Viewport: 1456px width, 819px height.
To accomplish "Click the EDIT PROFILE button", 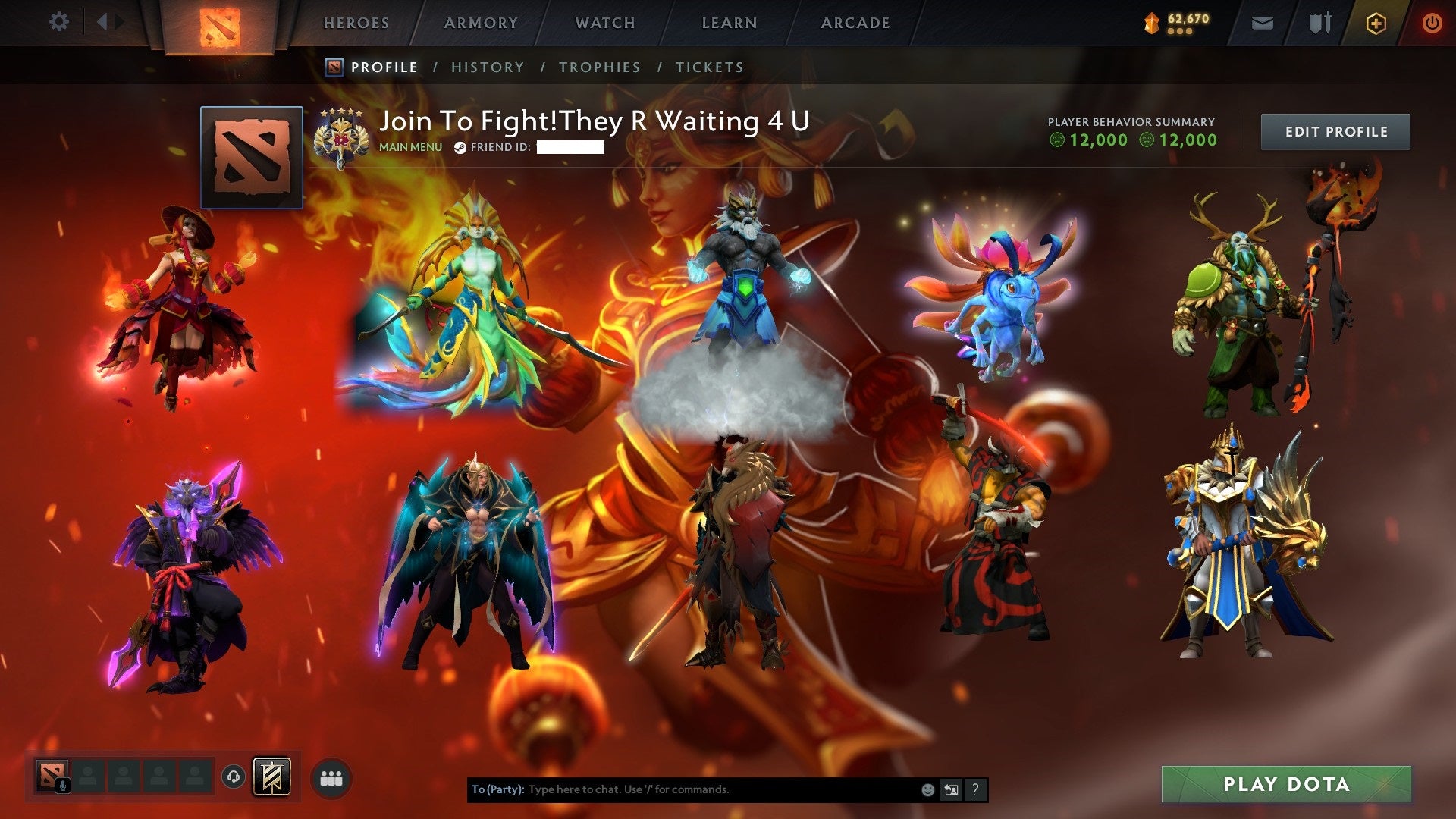I will 1335,131.
